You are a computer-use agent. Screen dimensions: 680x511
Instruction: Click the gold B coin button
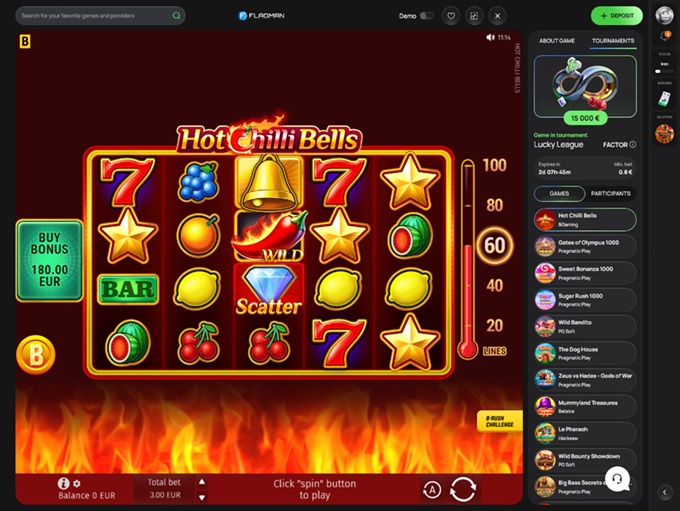tap(36, 355)
